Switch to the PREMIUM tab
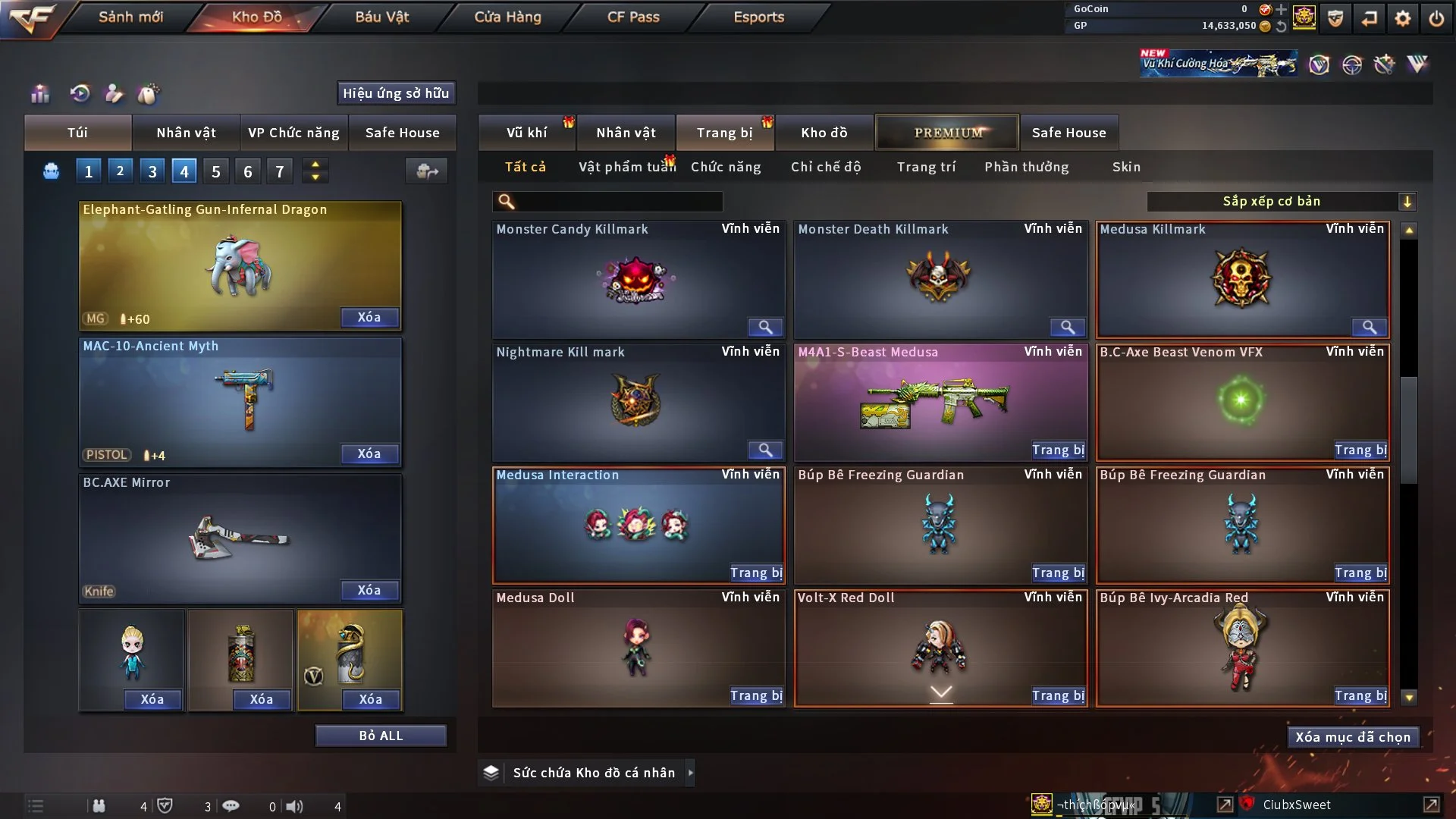The image size is (1456, 819). click(947, 133)
